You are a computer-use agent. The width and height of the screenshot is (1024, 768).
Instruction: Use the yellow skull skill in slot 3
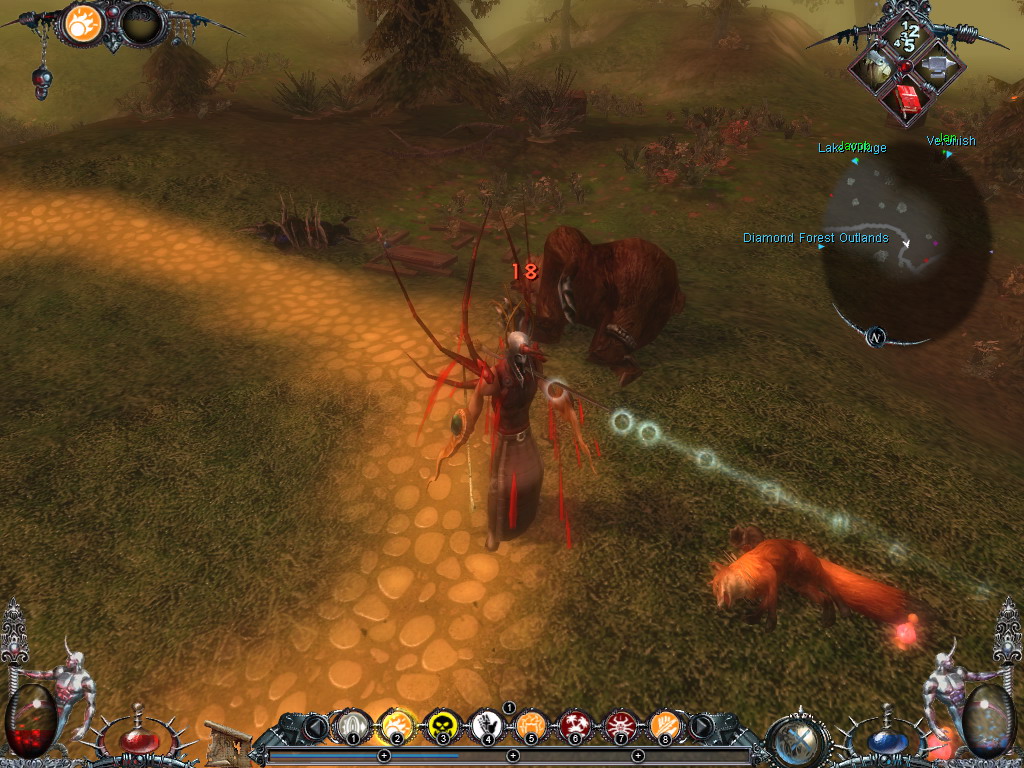tap(442, 724)
